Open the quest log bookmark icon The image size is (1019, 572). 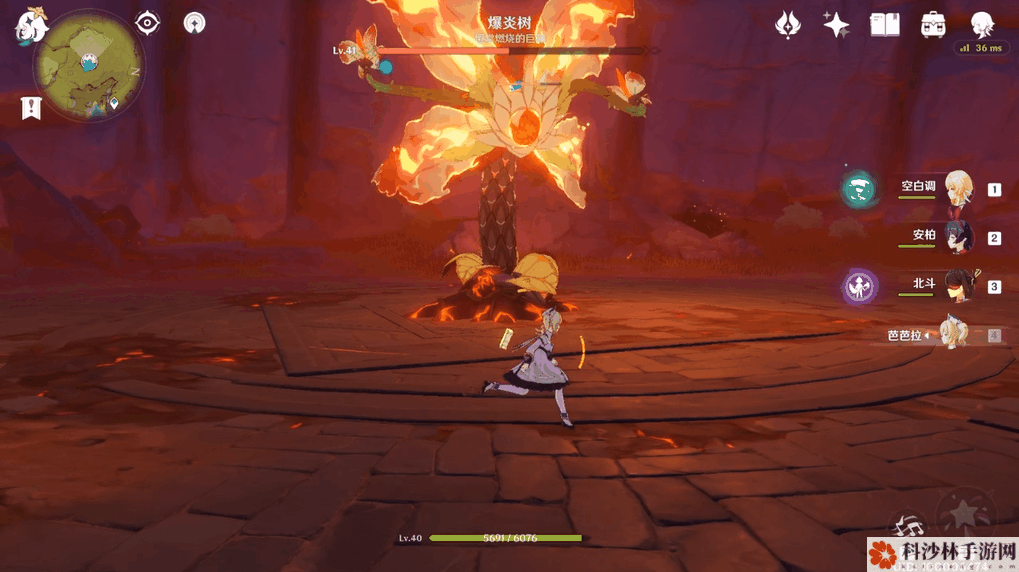pos(31,109)
